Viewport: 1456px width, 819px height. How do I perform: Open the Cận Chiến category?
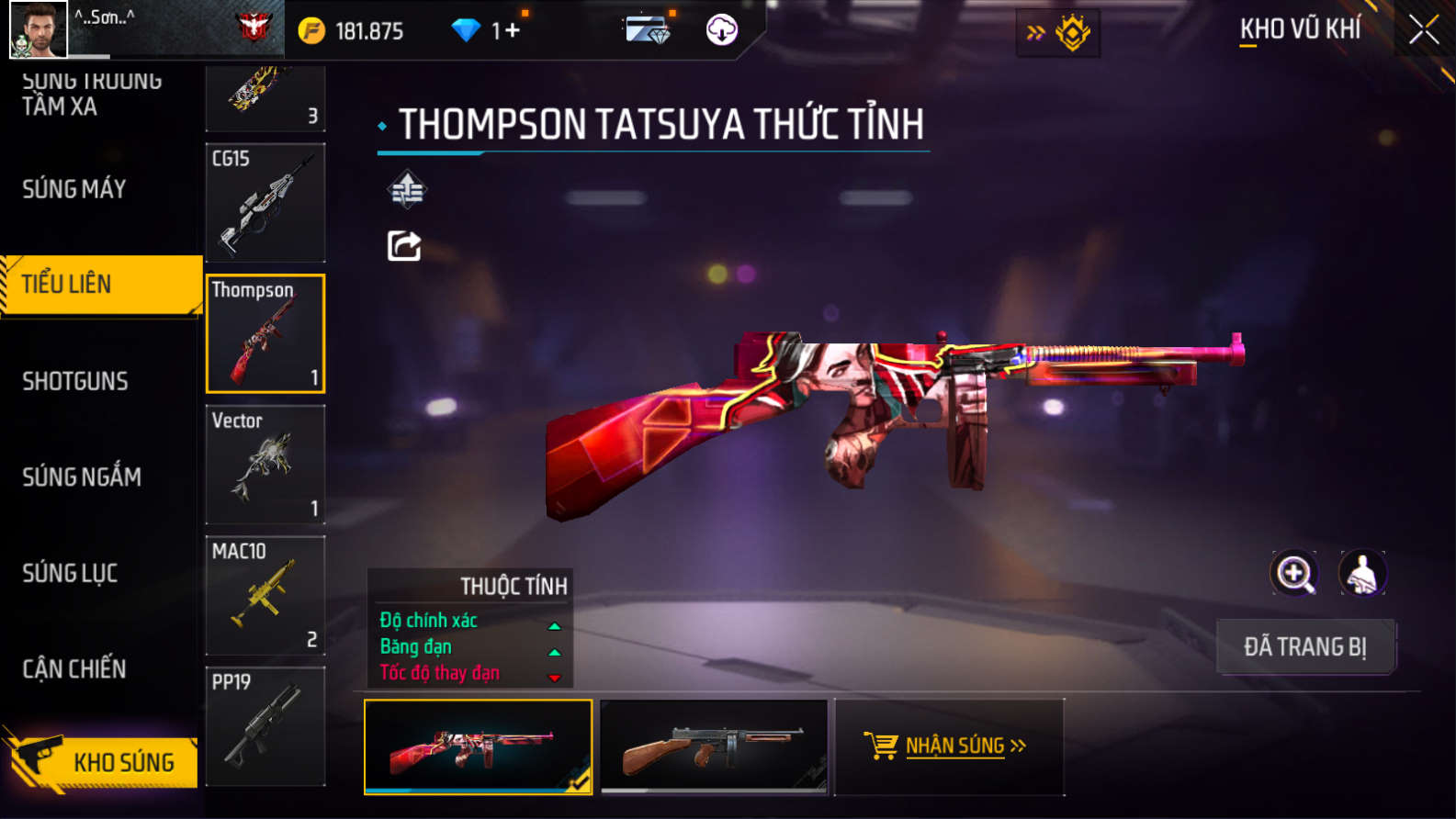tap(74, 668)
